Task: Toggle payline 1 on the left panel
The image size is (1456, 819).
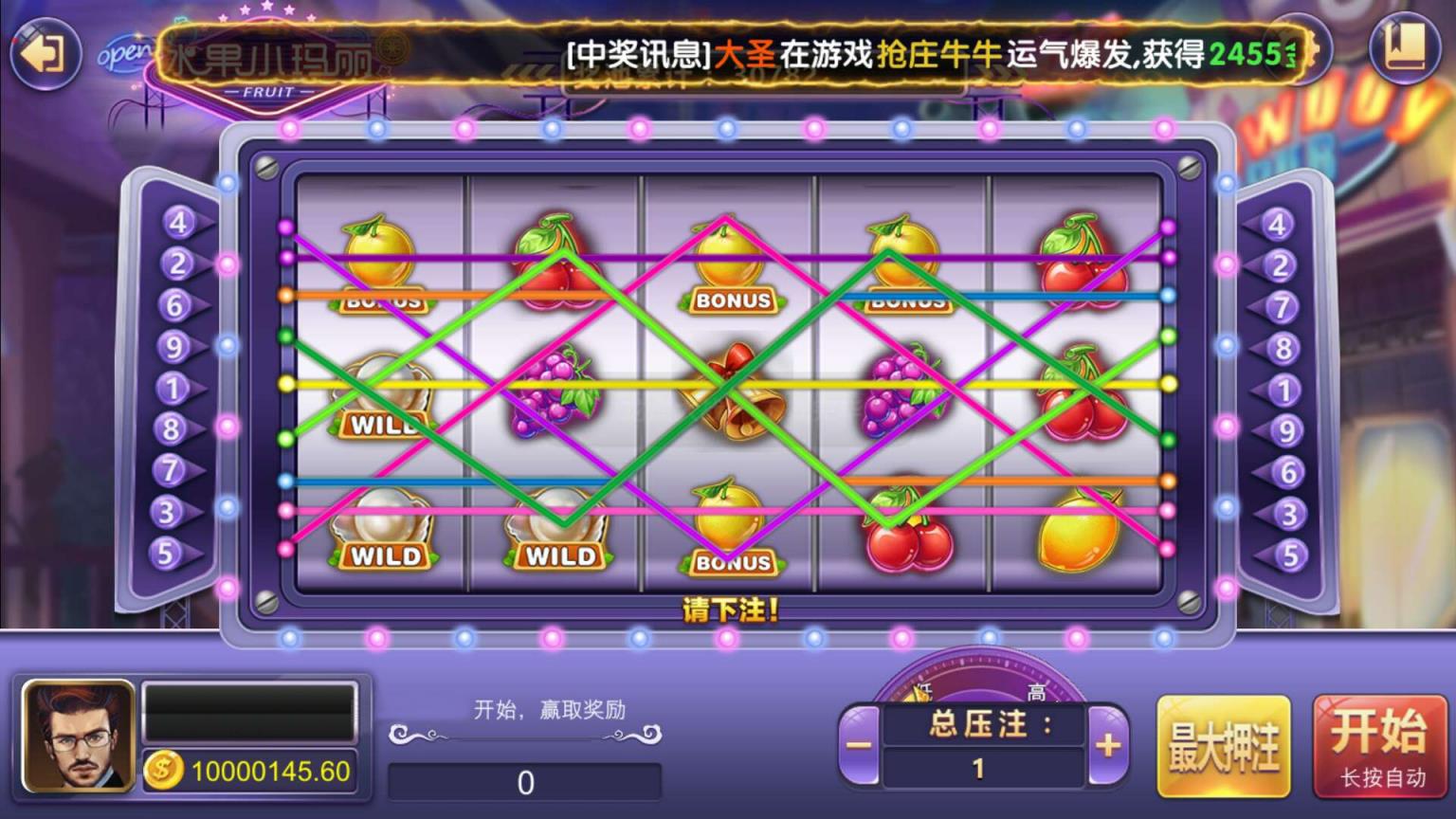Action: (173, 388)
